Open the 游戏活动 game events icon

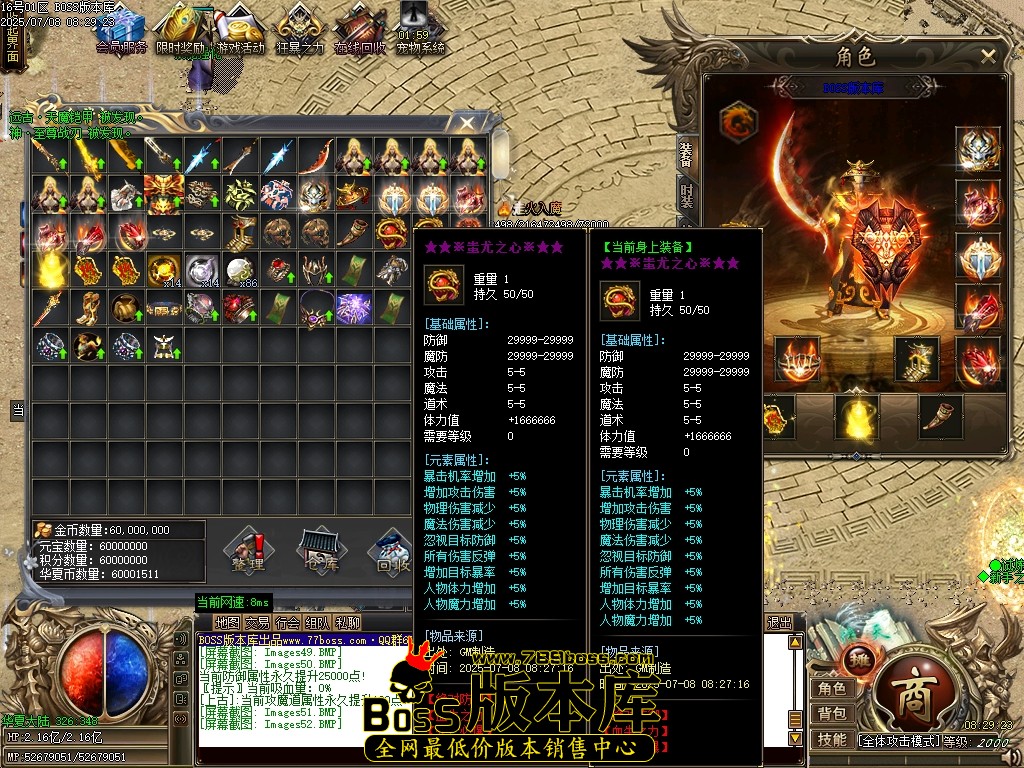pyautogui.click(x=240, y=30)
